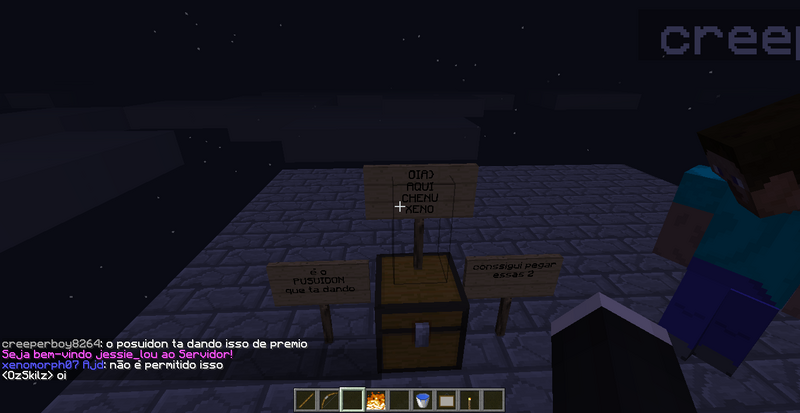Select the stick hotbar slot

click(x=306, y=401)
